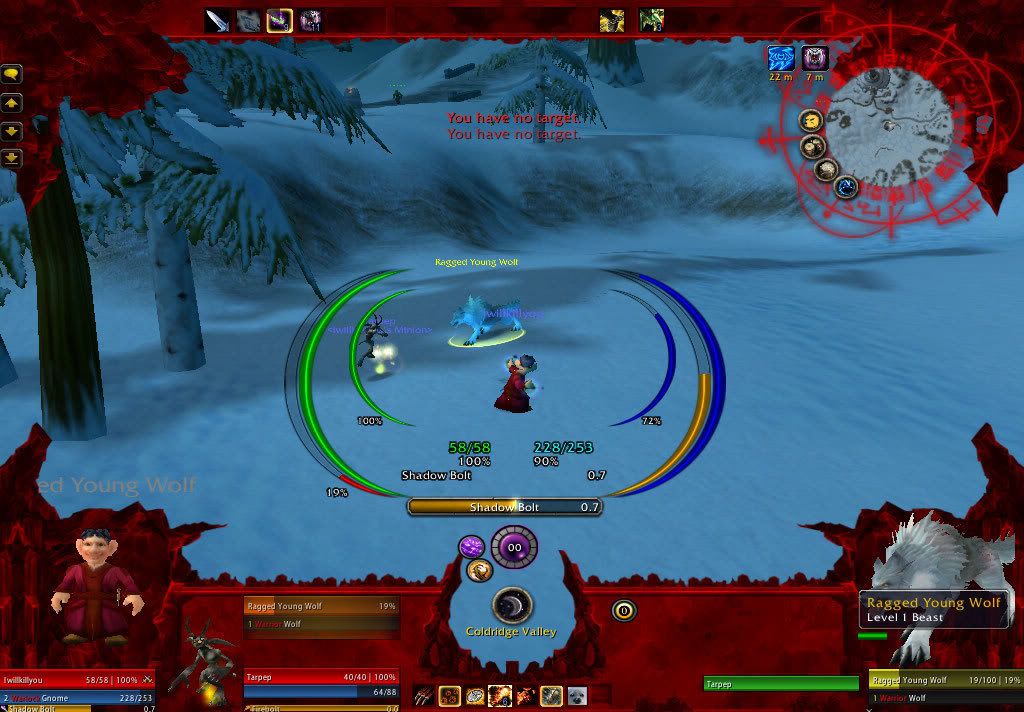Click the yellow ring zero counter button

624,609
